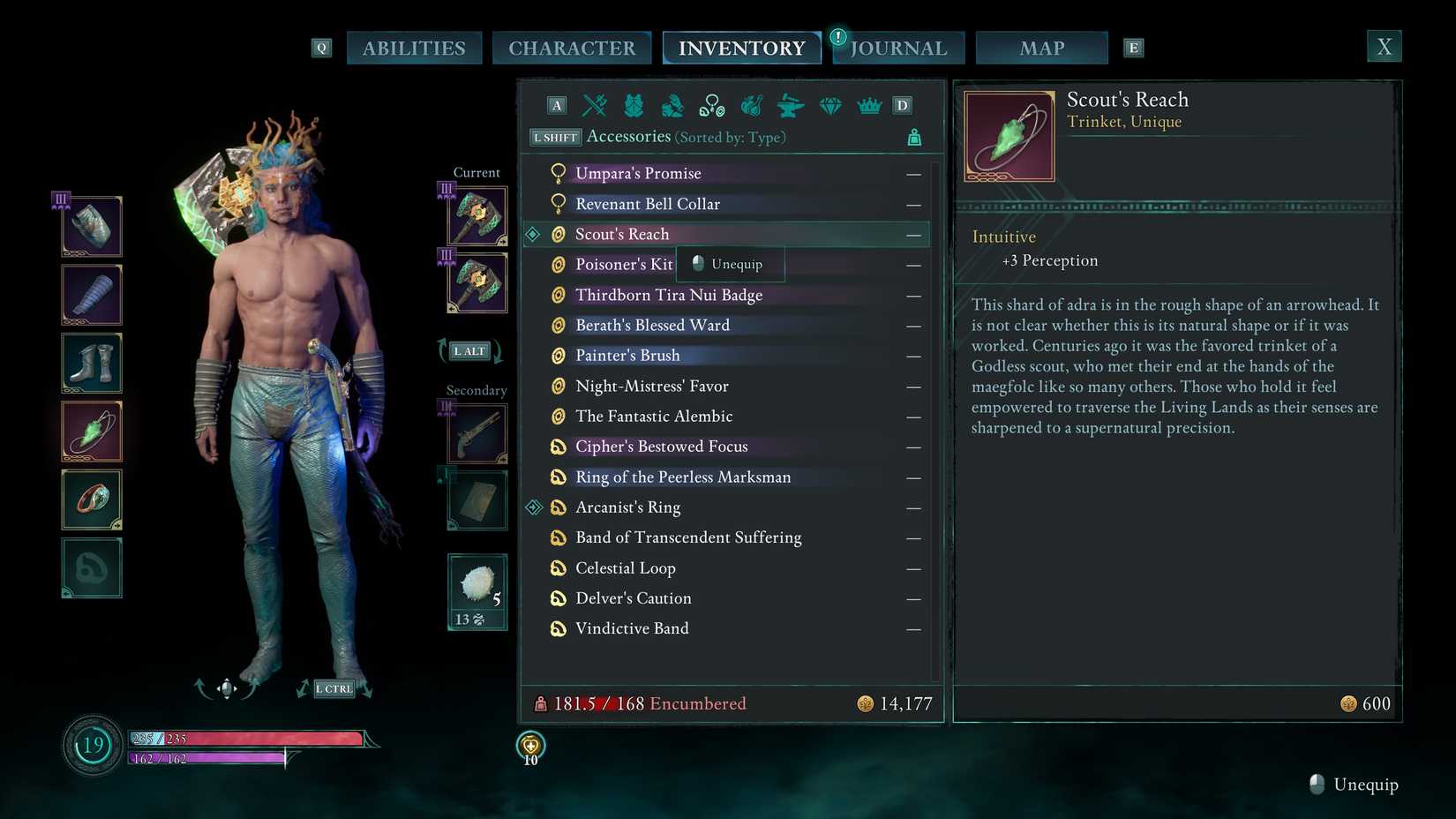Open the Map tab
The height and width of the screenshot is (819, 1456).
point(1041,48)
